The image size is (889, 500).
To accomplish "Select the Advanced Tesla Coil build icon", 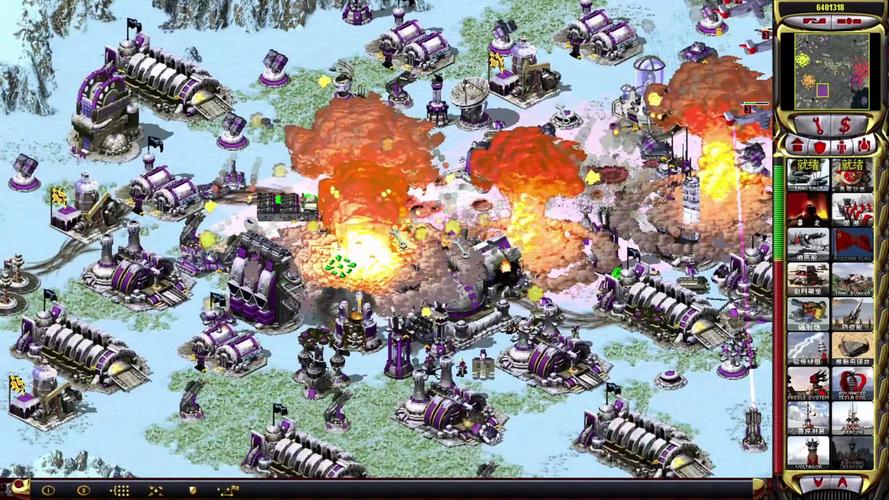I will click(852, 383).
